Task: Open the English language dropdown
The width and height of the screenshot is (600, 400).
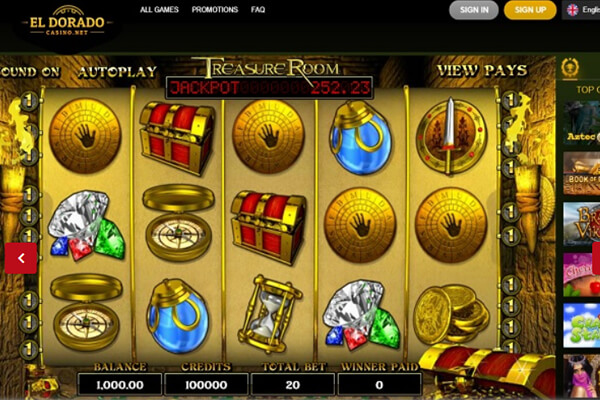Action: 582,10
